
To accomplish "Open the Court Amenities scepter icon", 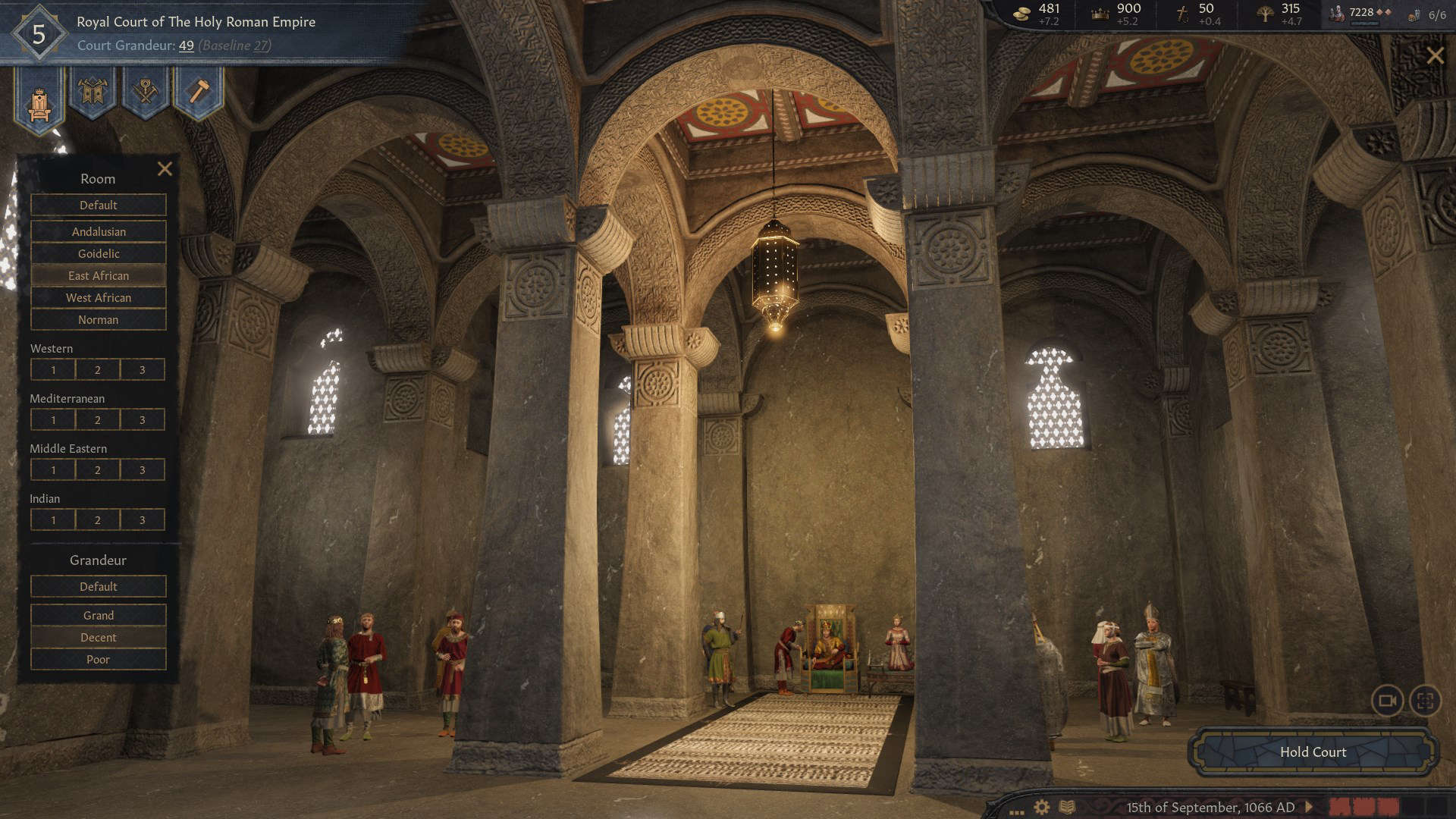I will (x=143, y=93).
